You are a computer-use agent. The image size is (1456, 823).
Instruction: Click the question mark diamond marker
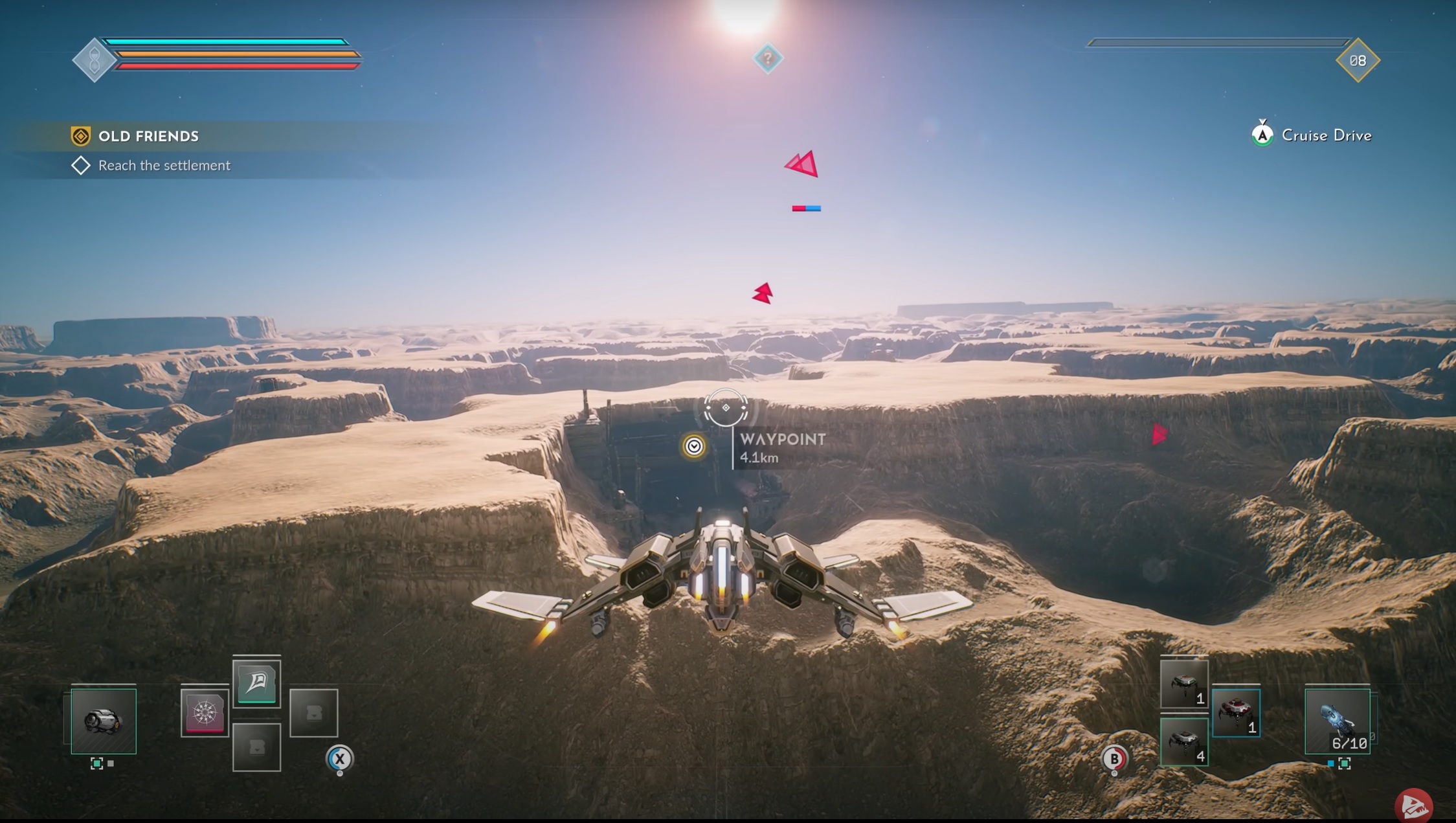pos(768,59)
